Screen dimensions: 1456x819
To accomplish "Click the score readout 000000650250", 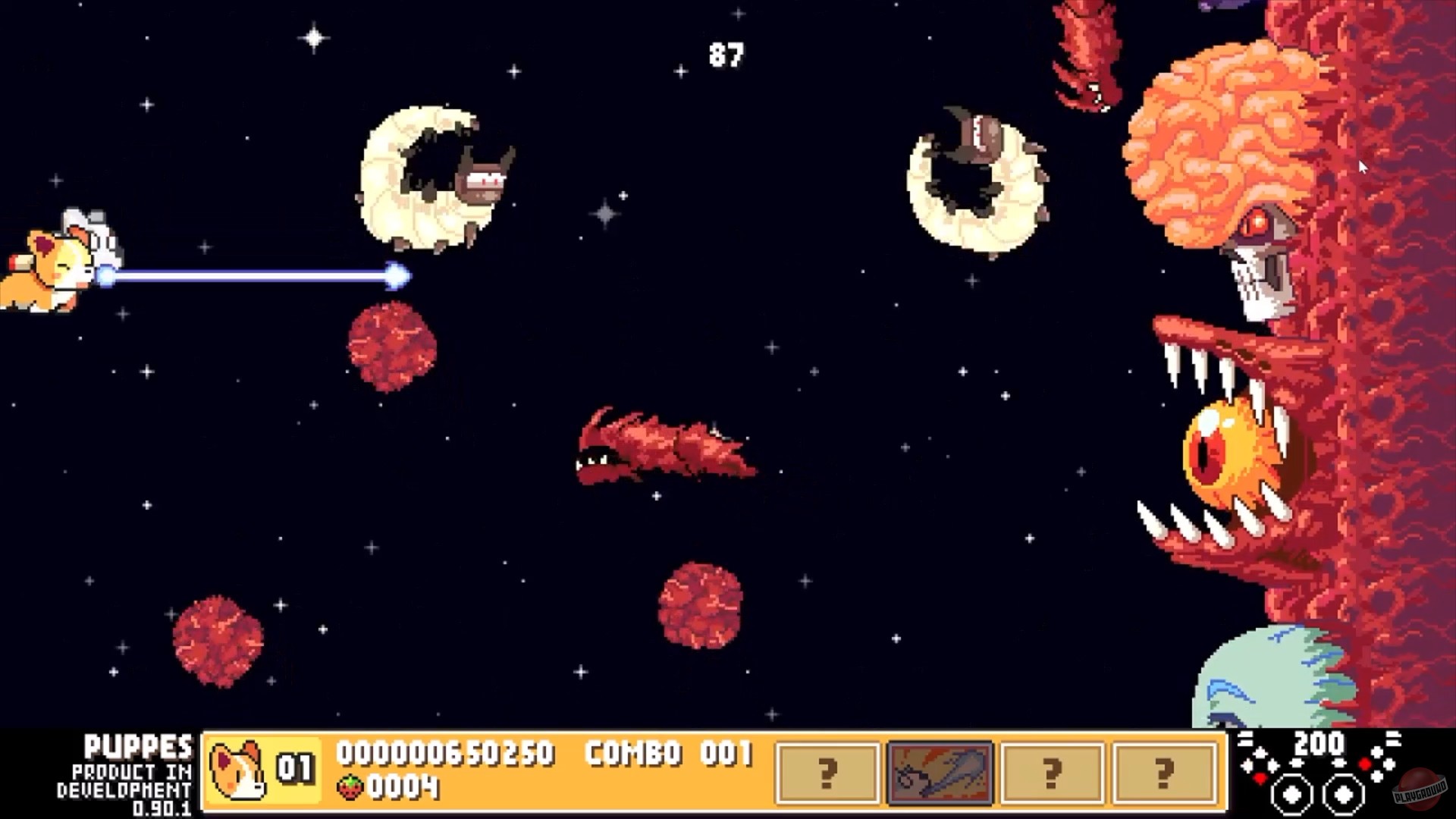I will [447, 753].
